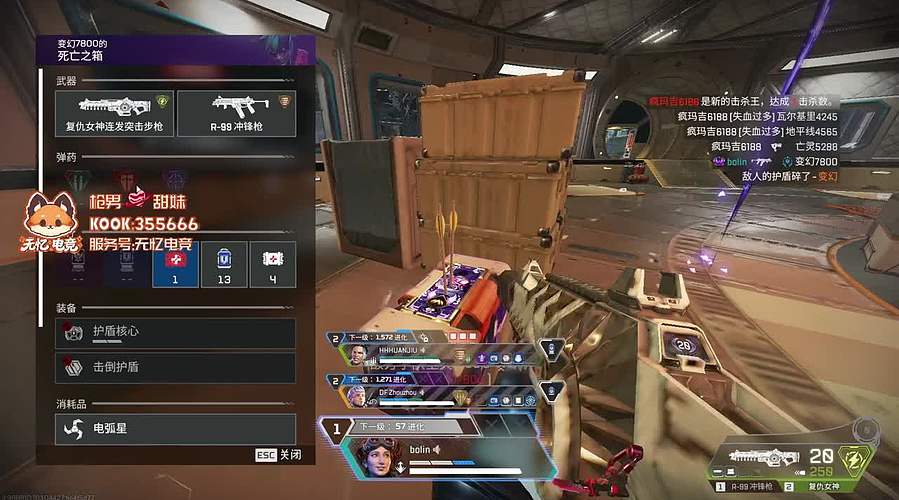This screenshot has width=899, height=500.
Task: Grab the med kit stack of 1
Action: coord(175,265)
